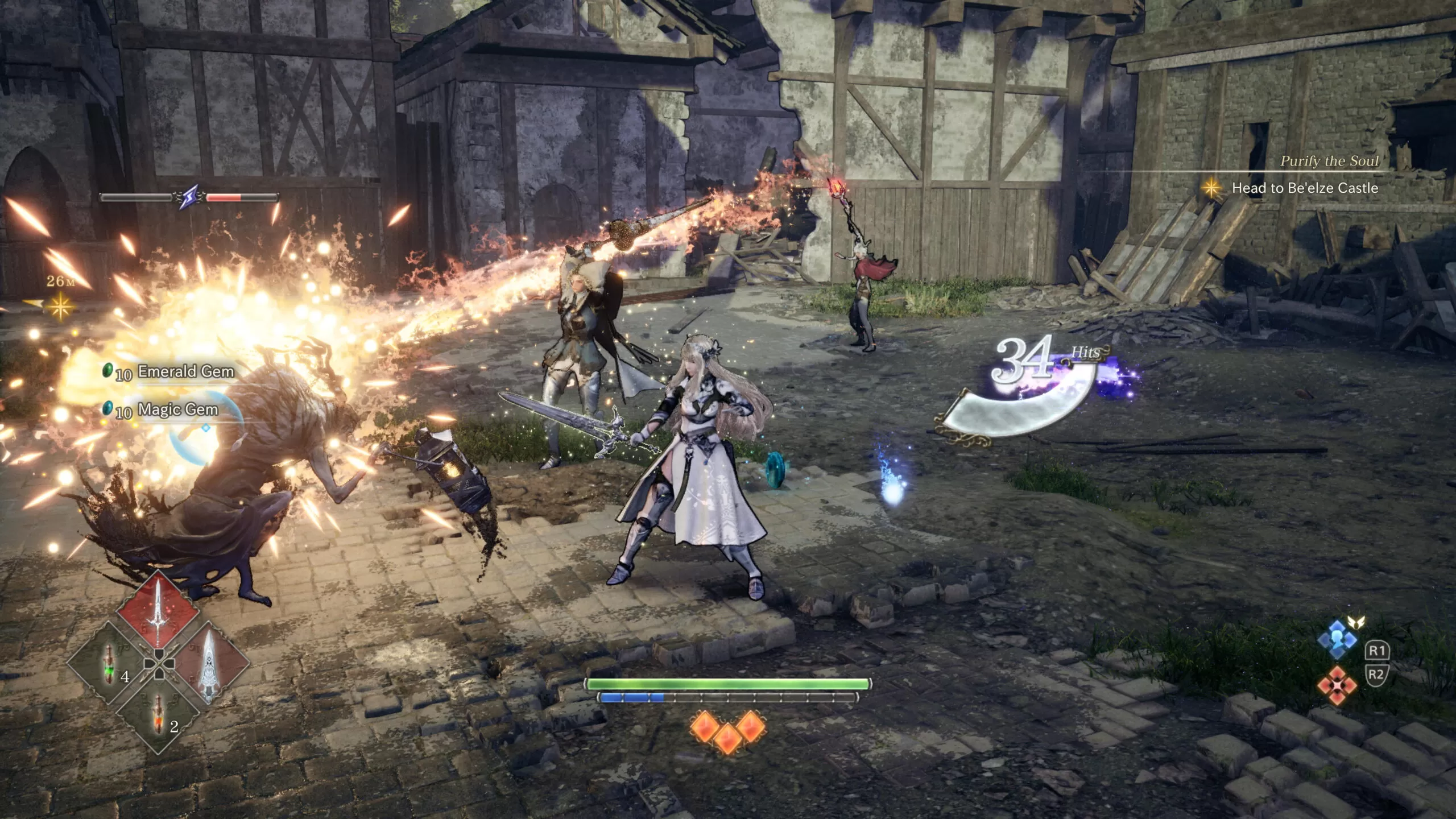This screenshot has height=819, width=1456.
Task: Click the R1 button prompt label
Action: pyautogui.click(x=1378, y=651)
